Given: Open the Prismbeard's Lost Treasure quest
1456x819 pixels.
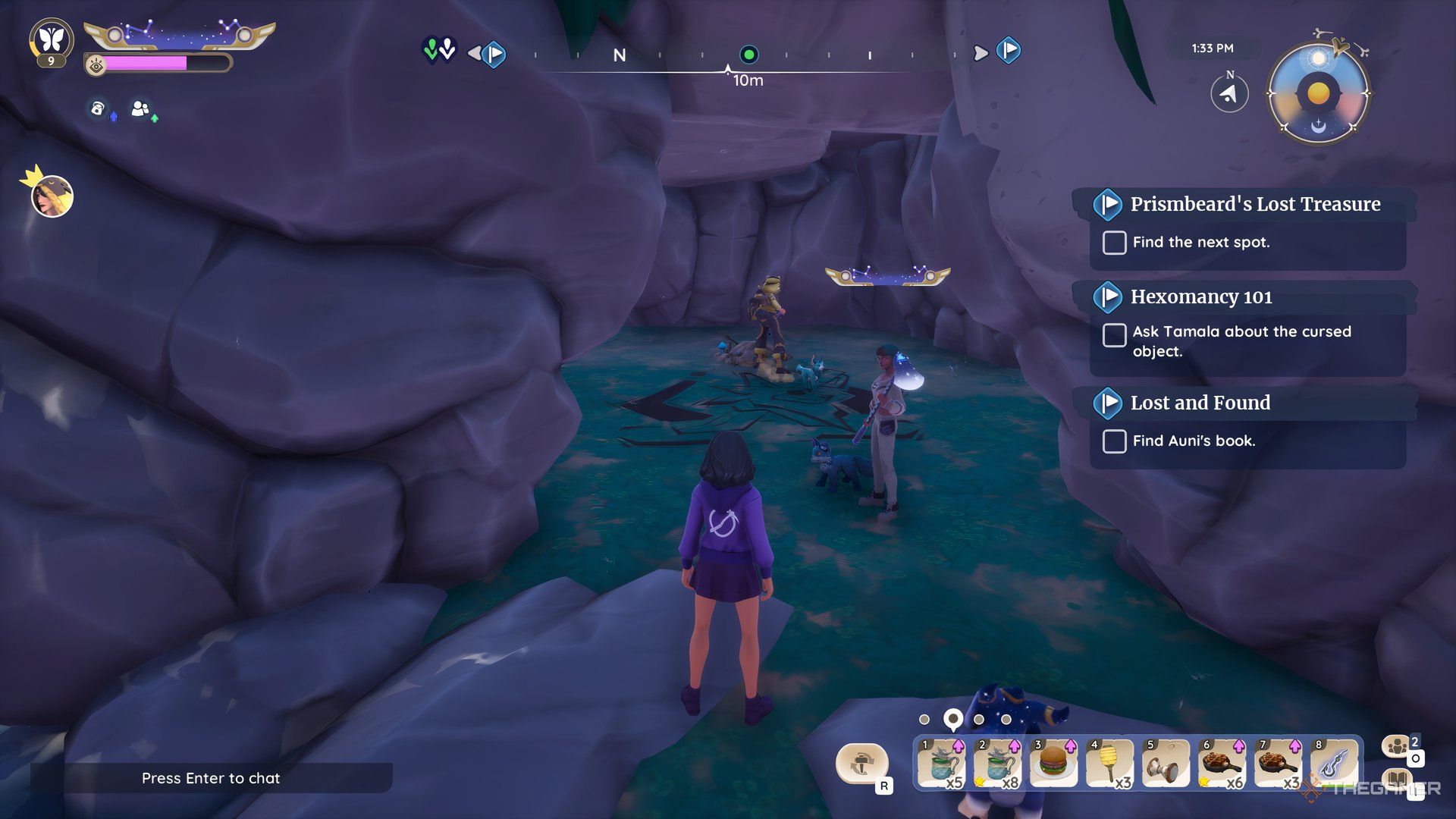Looking at the screenshot, I should (1254, 204).
